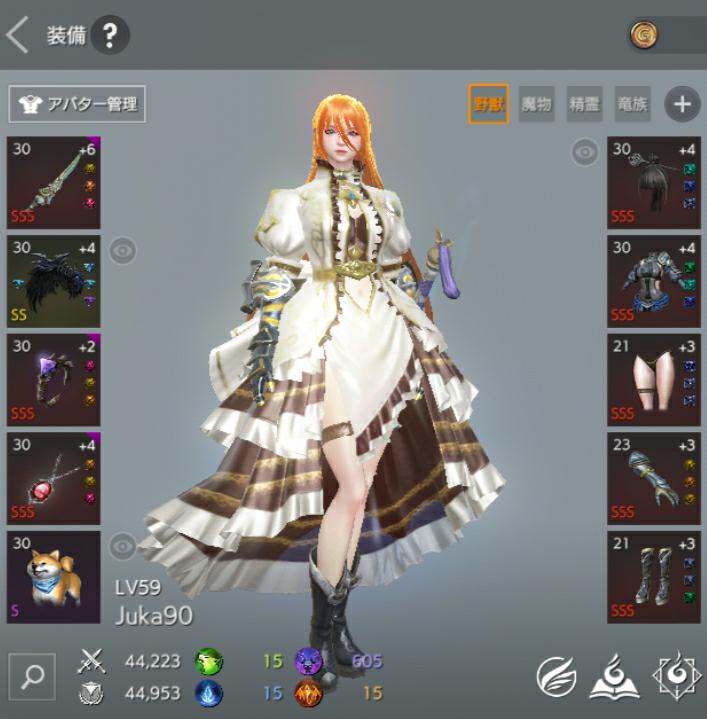This screenshot has width=707, height=719.
Task: Select the level 23 gauntlet slot
Action: 654,477
